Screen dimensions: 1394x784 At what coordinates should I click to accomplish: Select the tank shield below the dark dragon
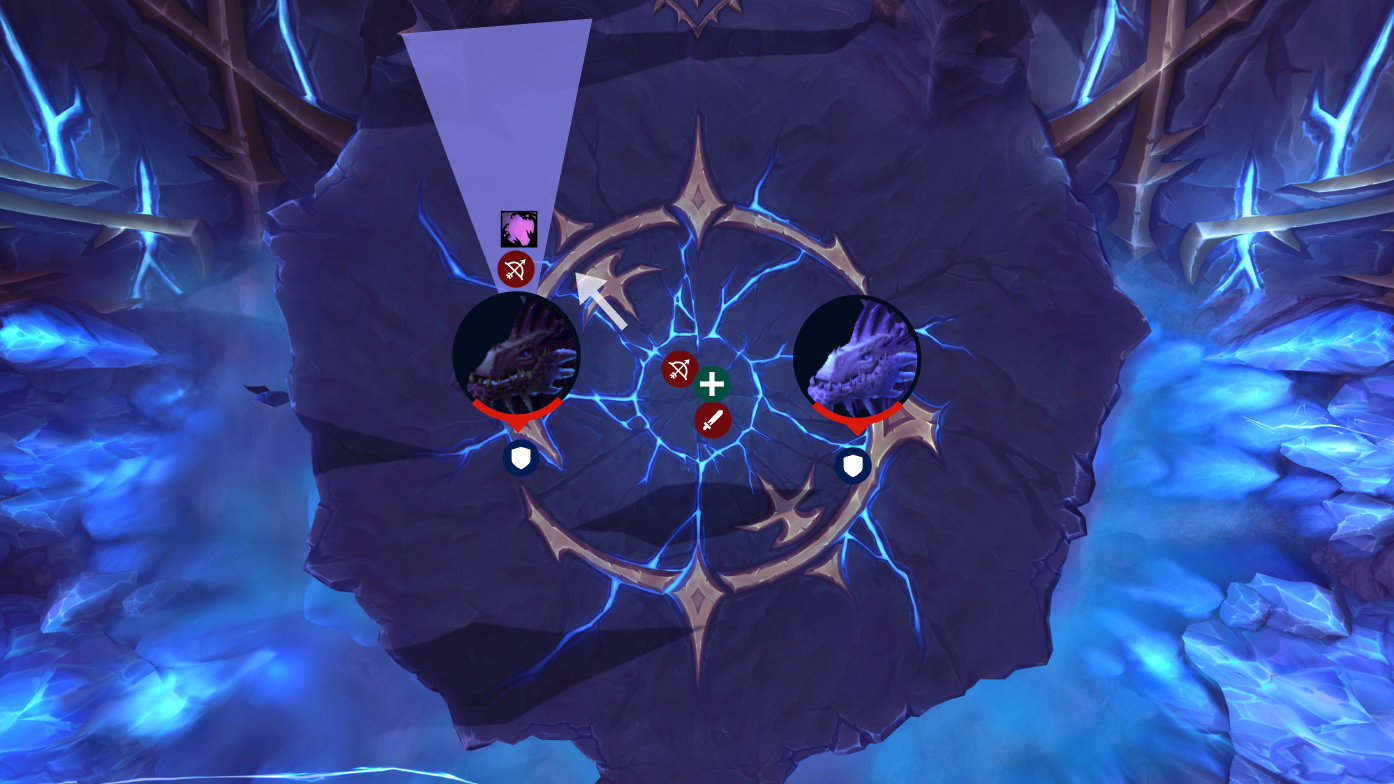tap(521, 459)
